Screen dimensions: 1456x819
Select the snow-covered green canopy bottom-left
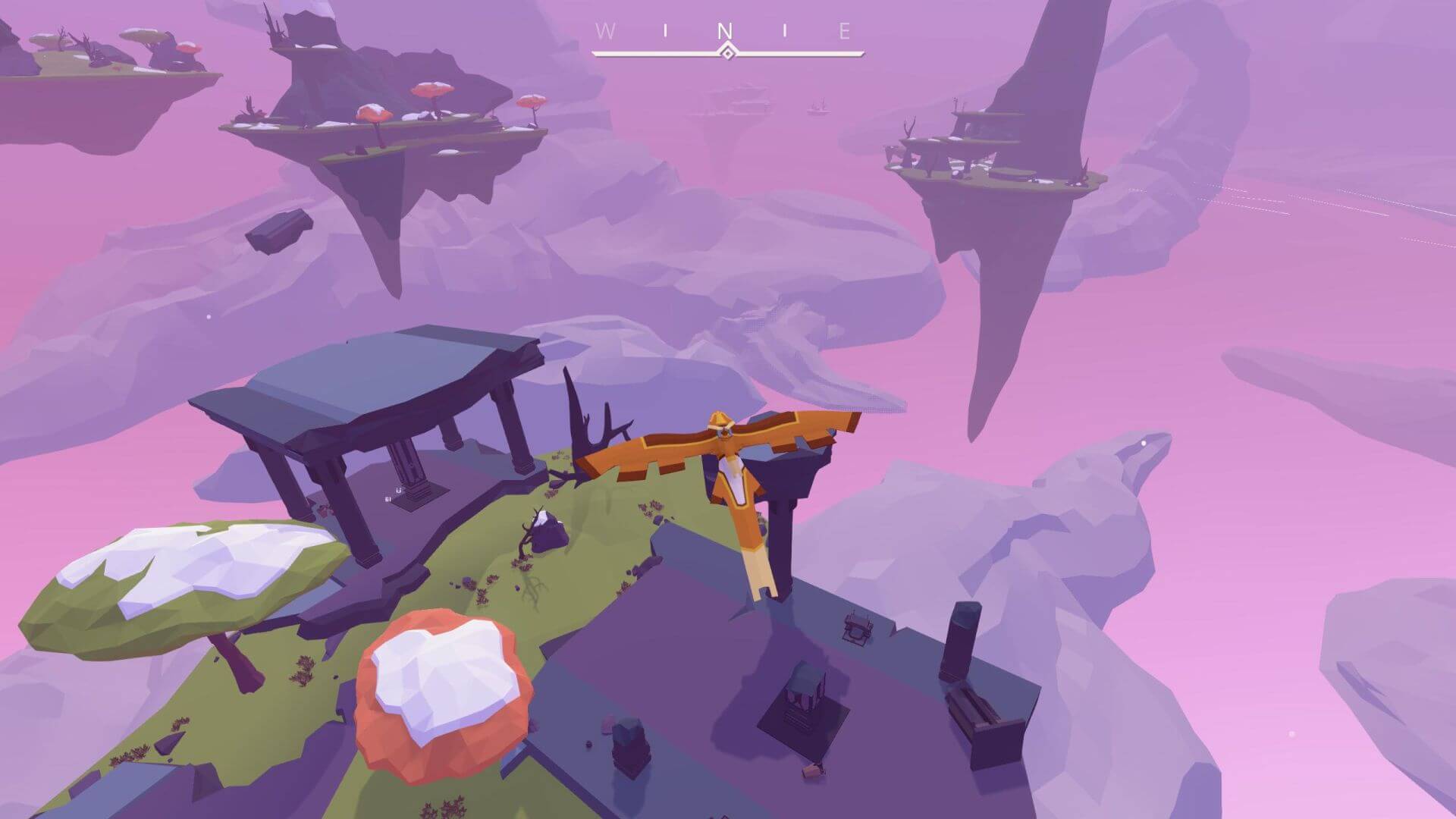click(190, 576)
